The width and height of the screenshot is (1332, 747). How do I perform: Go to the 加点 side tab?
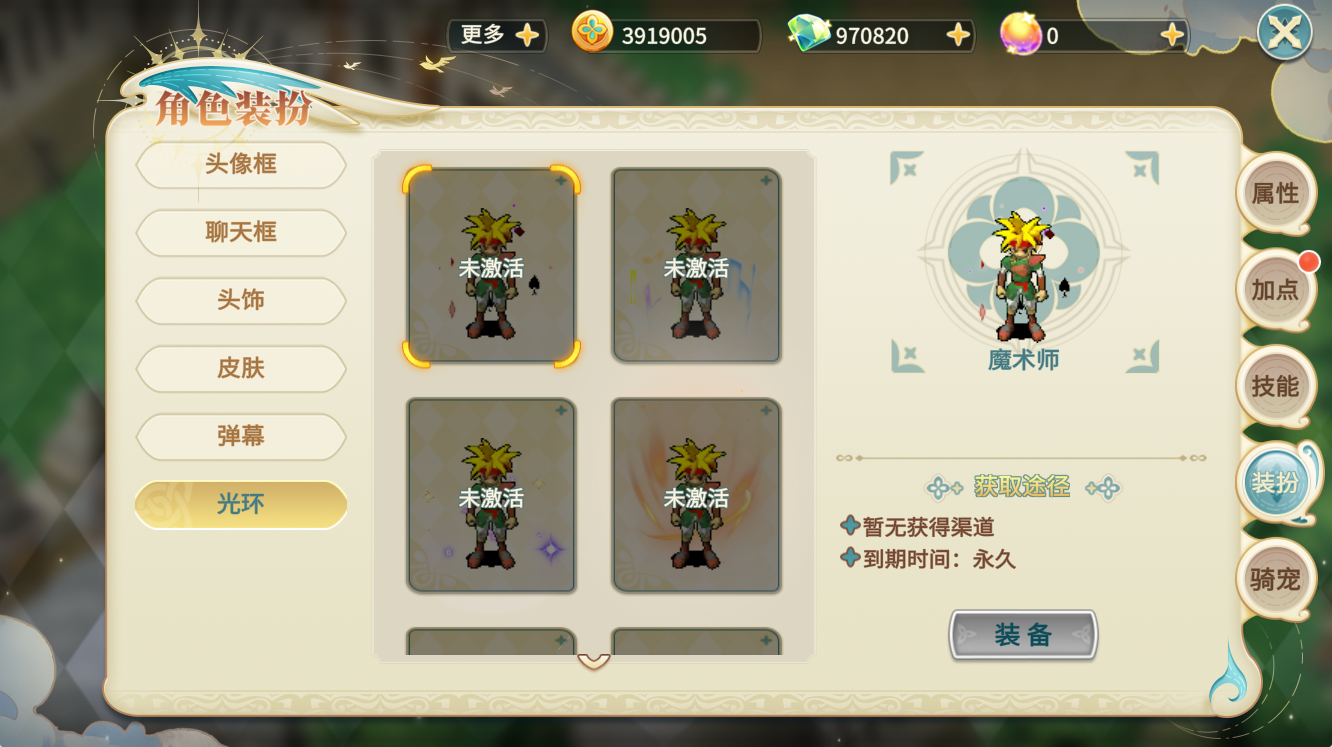pos(1275,290)
